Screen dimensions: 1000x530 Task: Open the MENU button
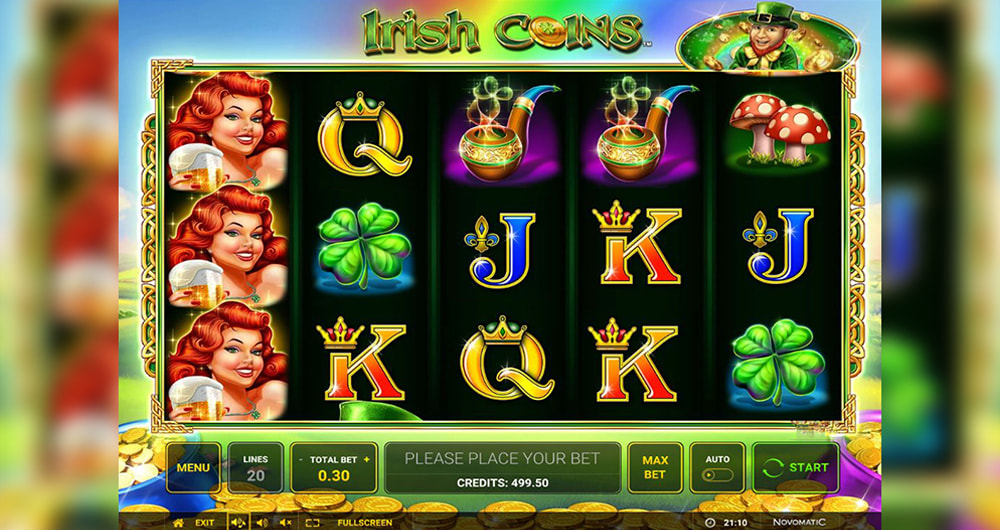(x=193, y=467)
